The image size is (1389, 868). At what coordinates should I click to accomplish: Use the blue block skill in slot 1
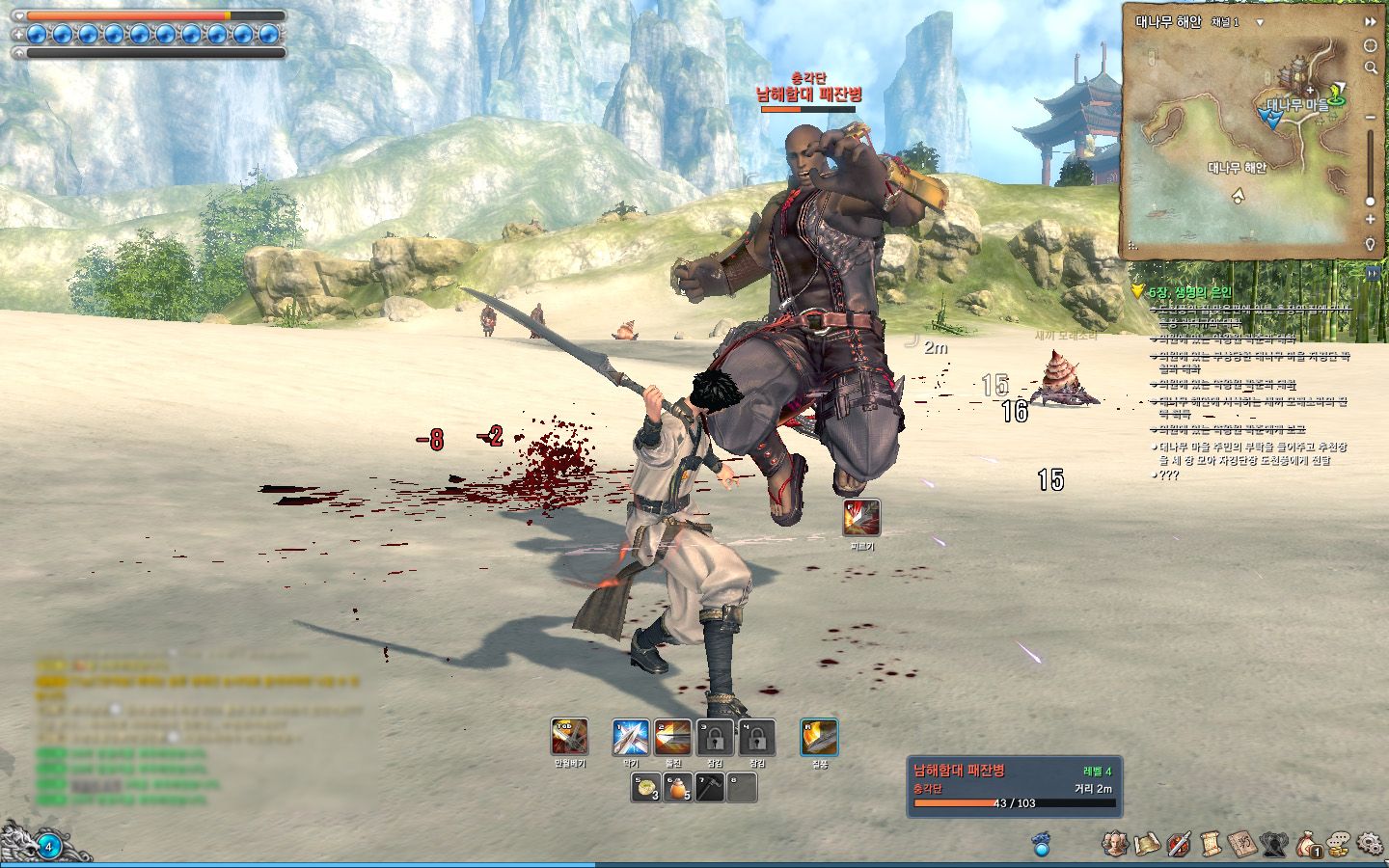(630, 738)
